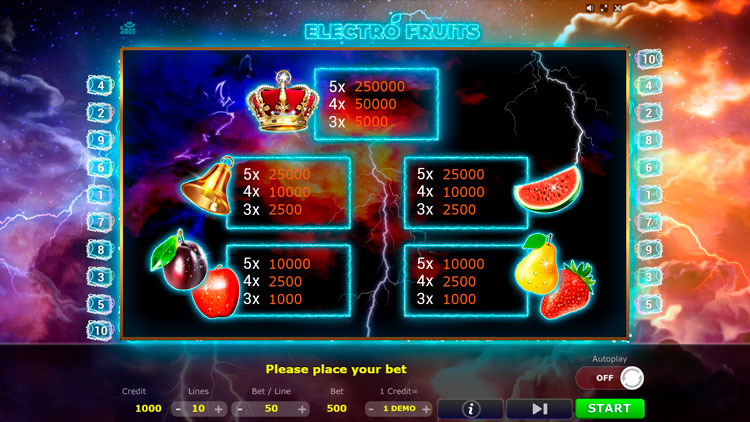
Task: Toggle the Autoplay switch on
Action: (609, 378)
